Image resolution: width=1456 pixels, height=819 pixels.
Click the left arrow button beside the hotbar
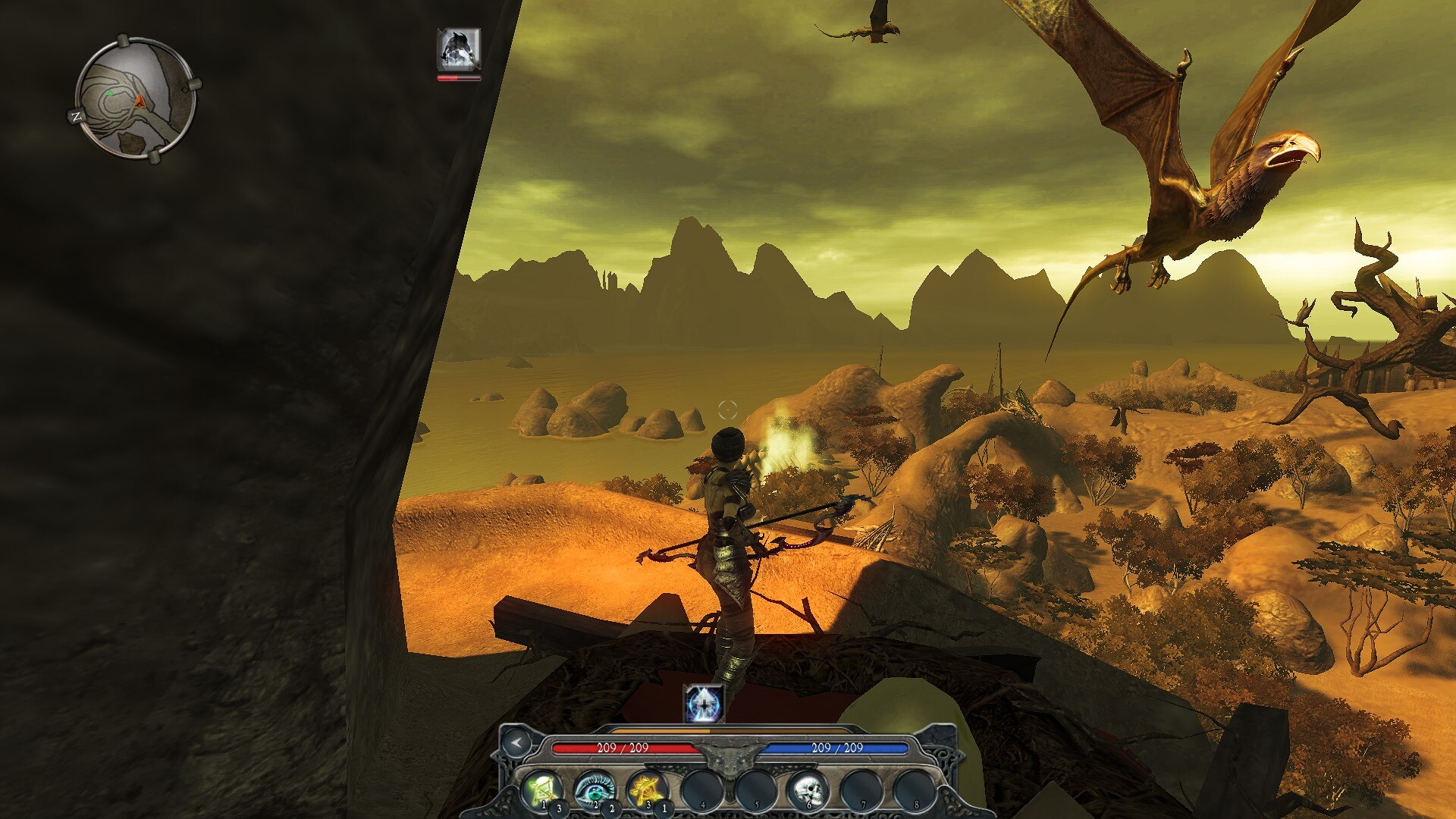coord(516,742)
